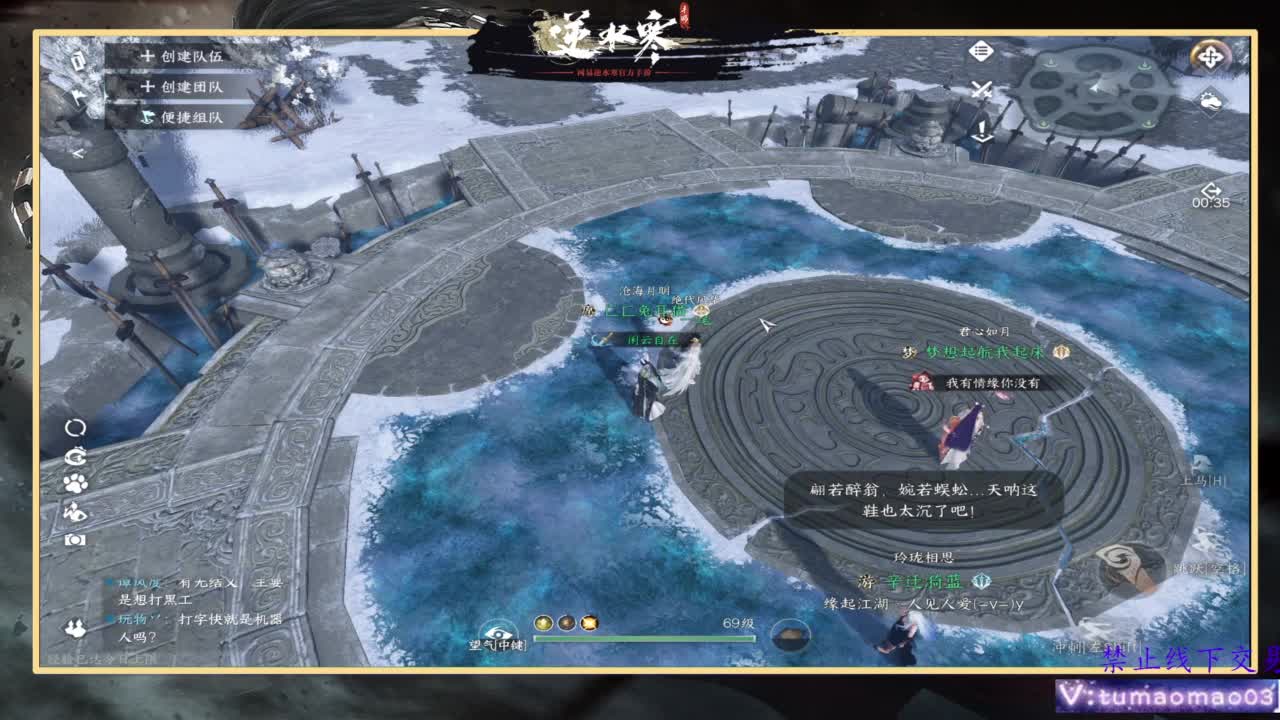The width and height of the screenshot is (1280, 720).
Task: Open the return arrow above the 00:35 timer
Action: pyautogui.click(x=1211, y=189)
